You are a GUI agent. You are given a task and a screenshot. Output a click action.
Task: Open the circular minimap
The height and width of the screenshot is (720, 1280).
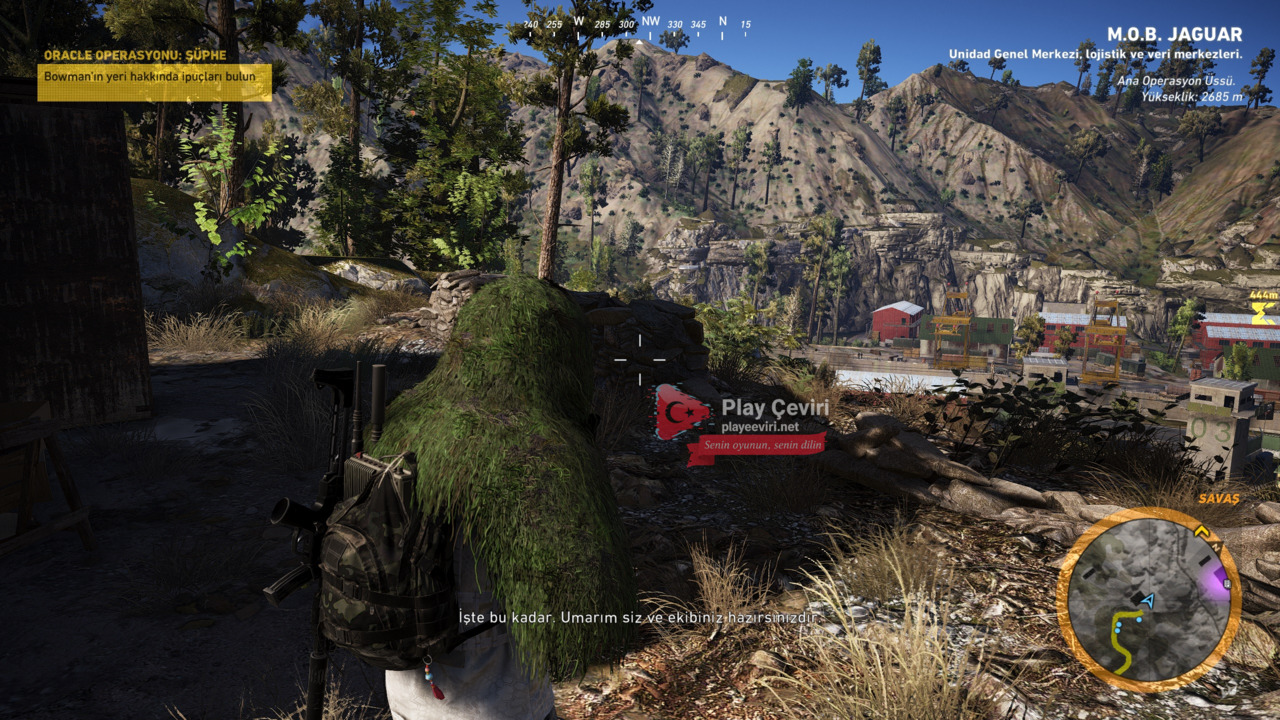click(1148, 600)
